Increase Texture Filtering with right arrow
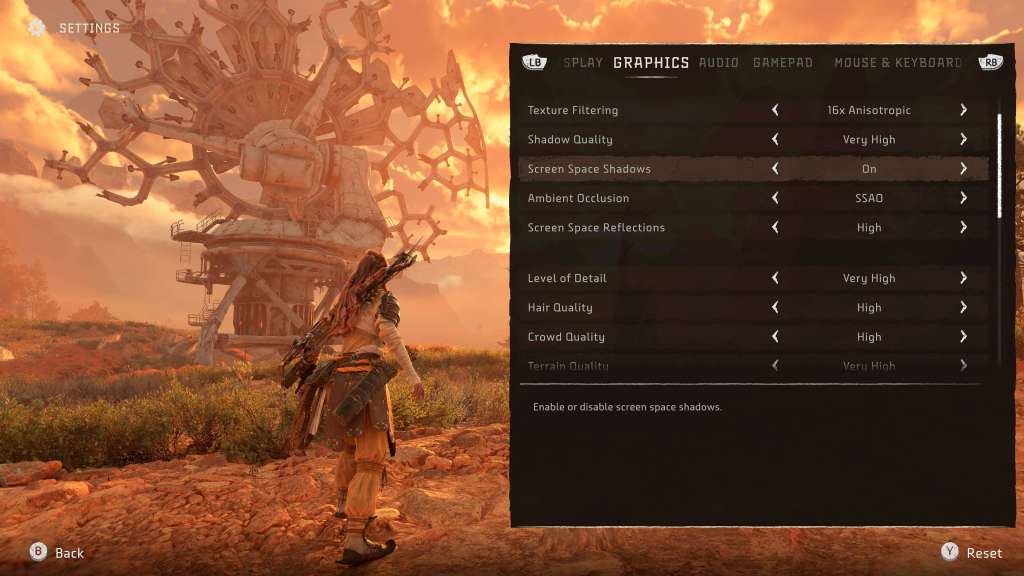The image size is (1024, 576). click(x=963, y=110)
